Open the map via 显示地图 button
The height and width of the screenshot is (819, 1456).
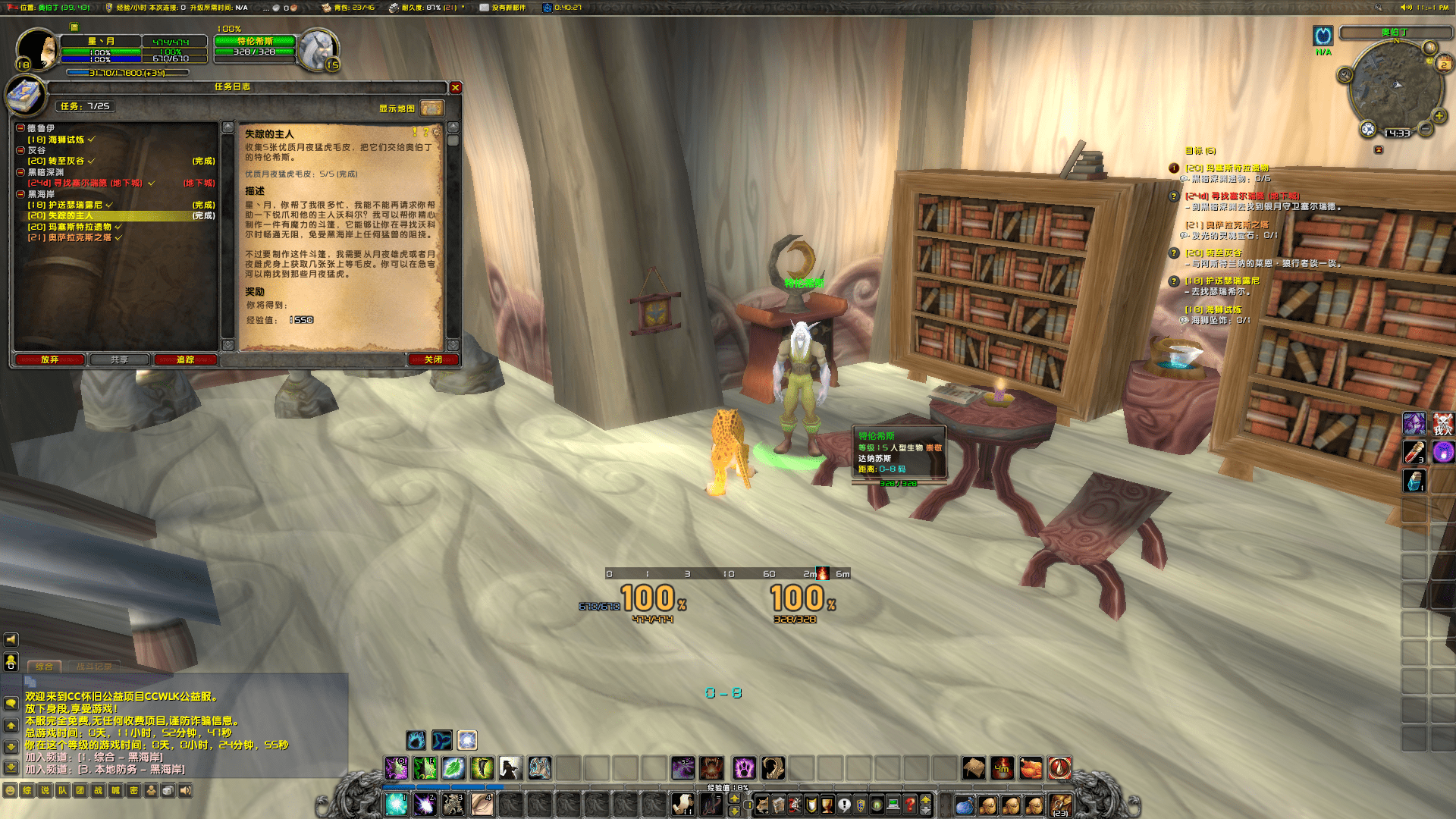pyautogui.click(x=431, y=108)
